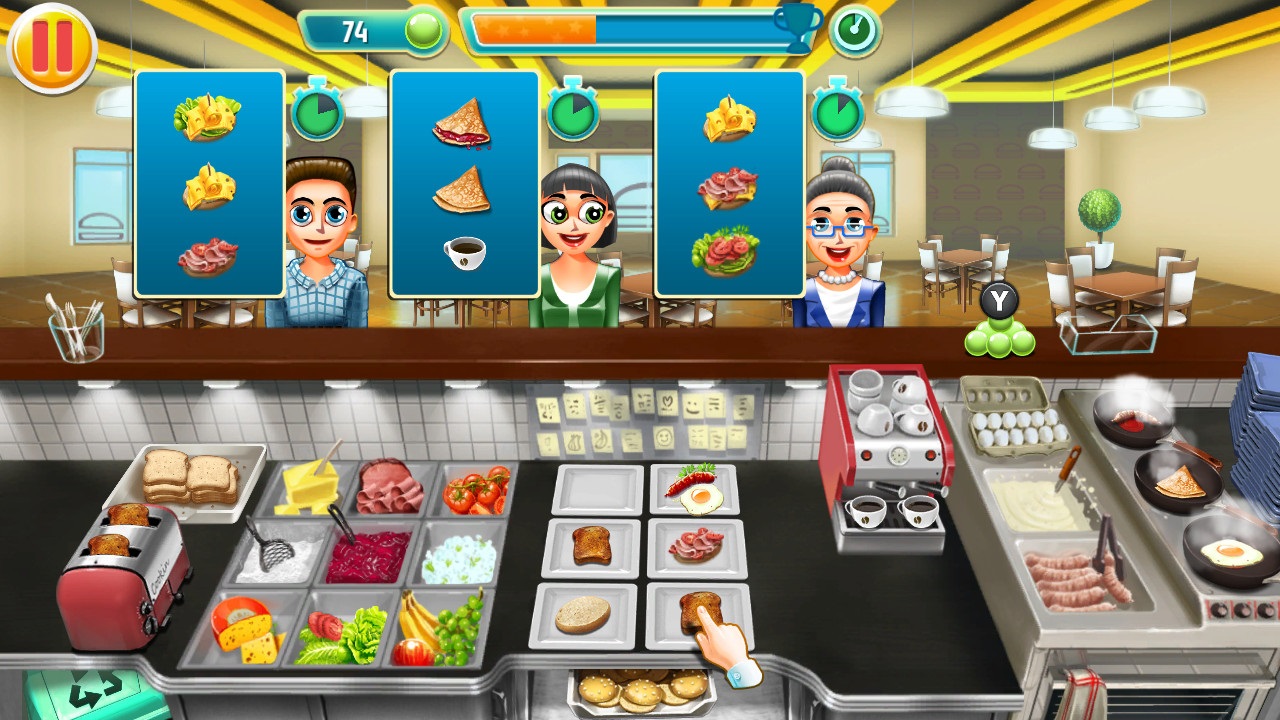
Task: Pick up sliced ham ingredient
Action: coord(390,490)
